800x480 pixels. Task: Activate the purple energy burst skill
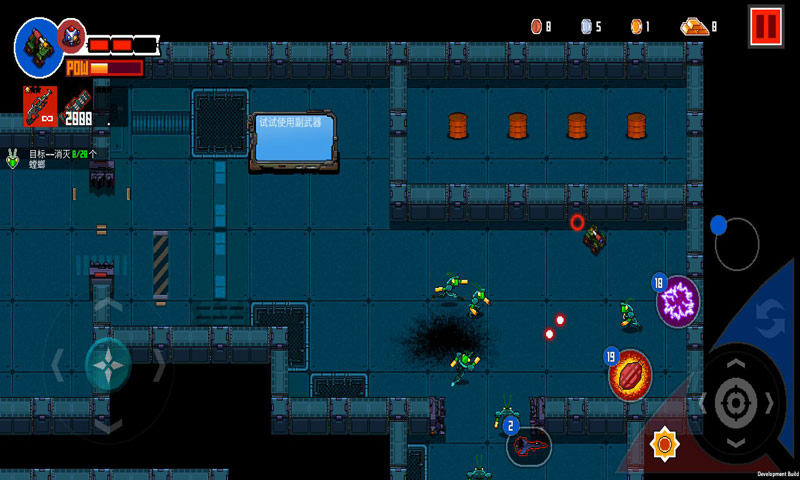click(x=678, y=300)
